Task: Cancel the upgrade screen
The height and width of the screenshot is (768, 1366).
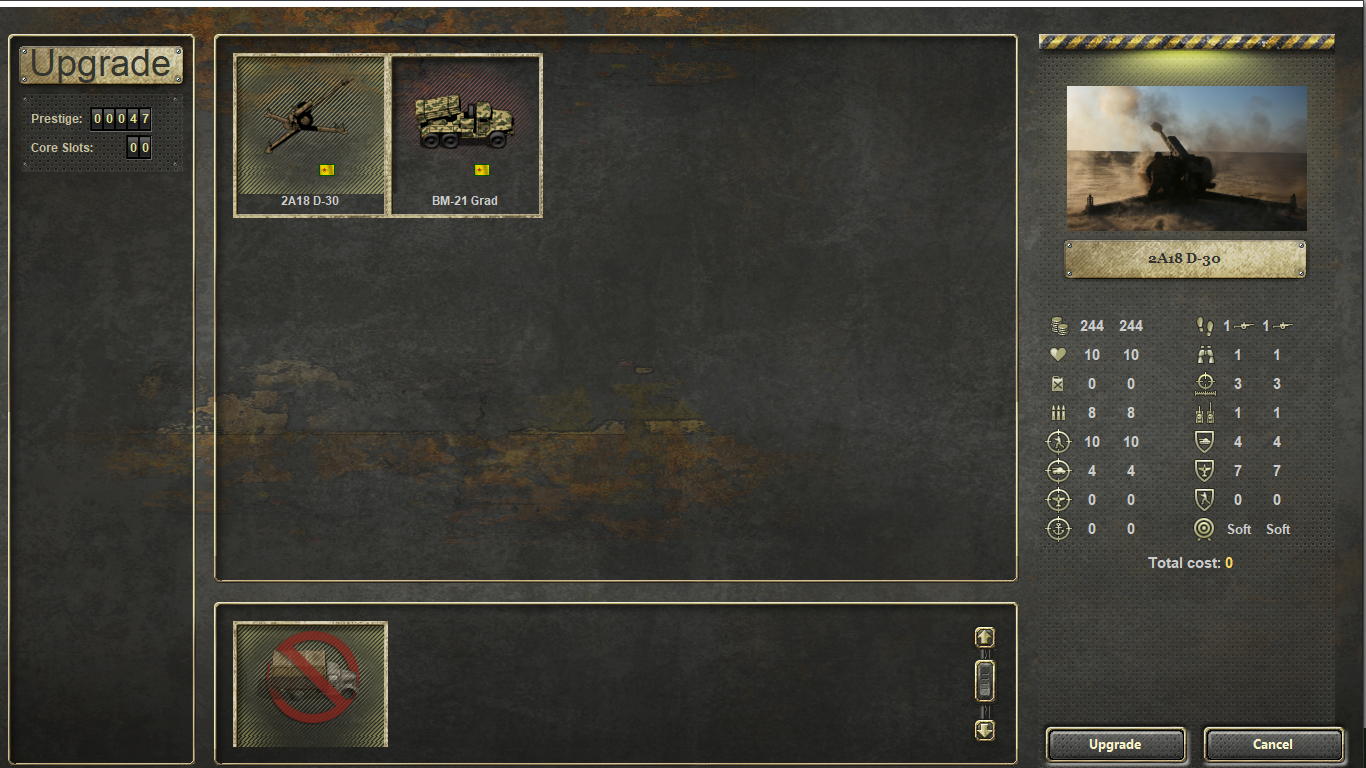Action: 1272,744
